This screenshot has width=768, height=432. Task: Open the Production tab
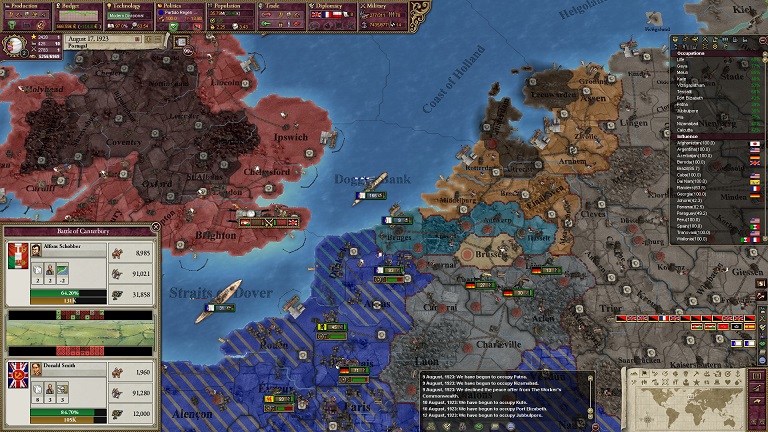point(28,6)
